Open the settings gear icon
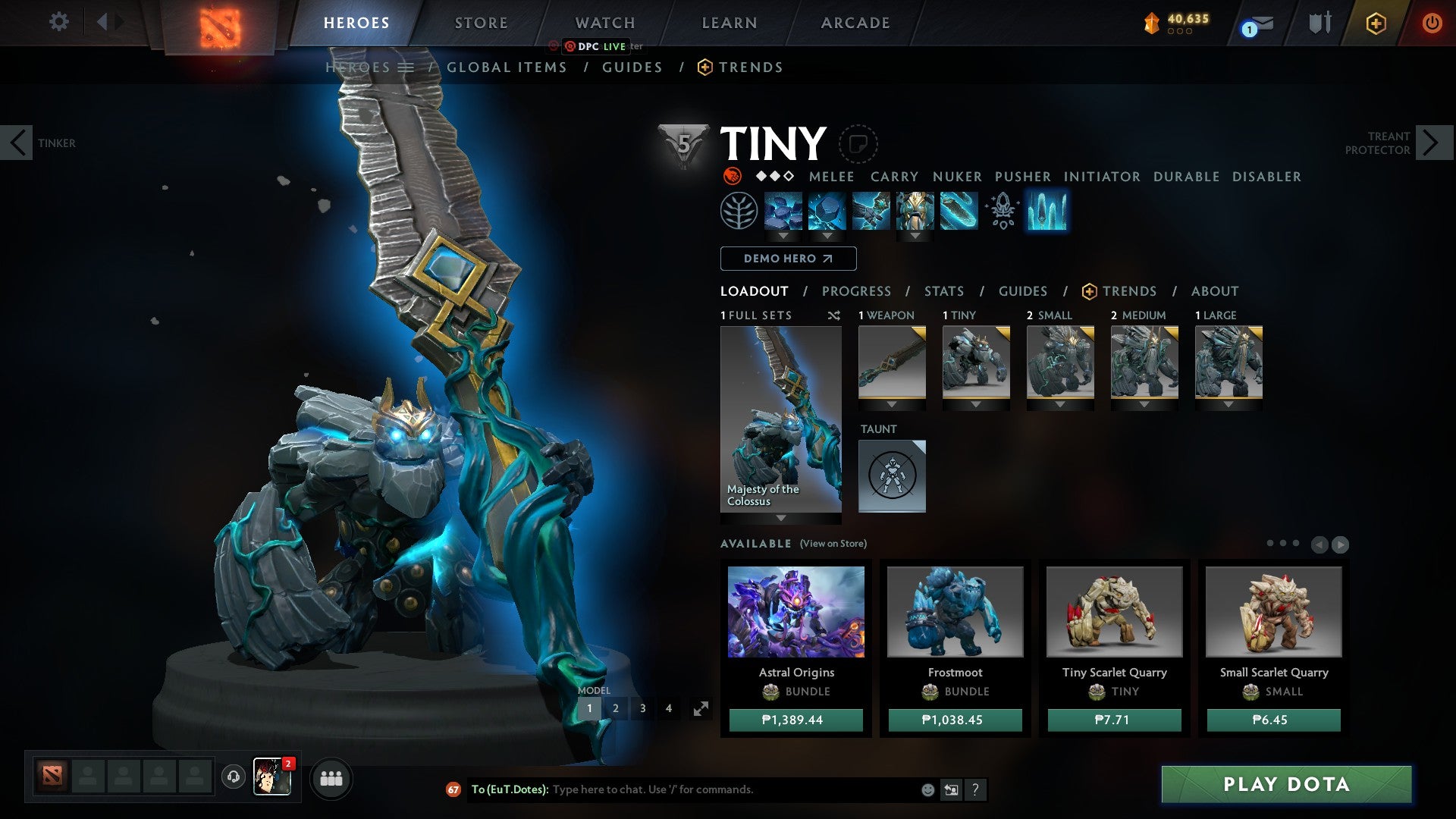The width and height of the screenshot is (1456, 819). tap(59, 22)
